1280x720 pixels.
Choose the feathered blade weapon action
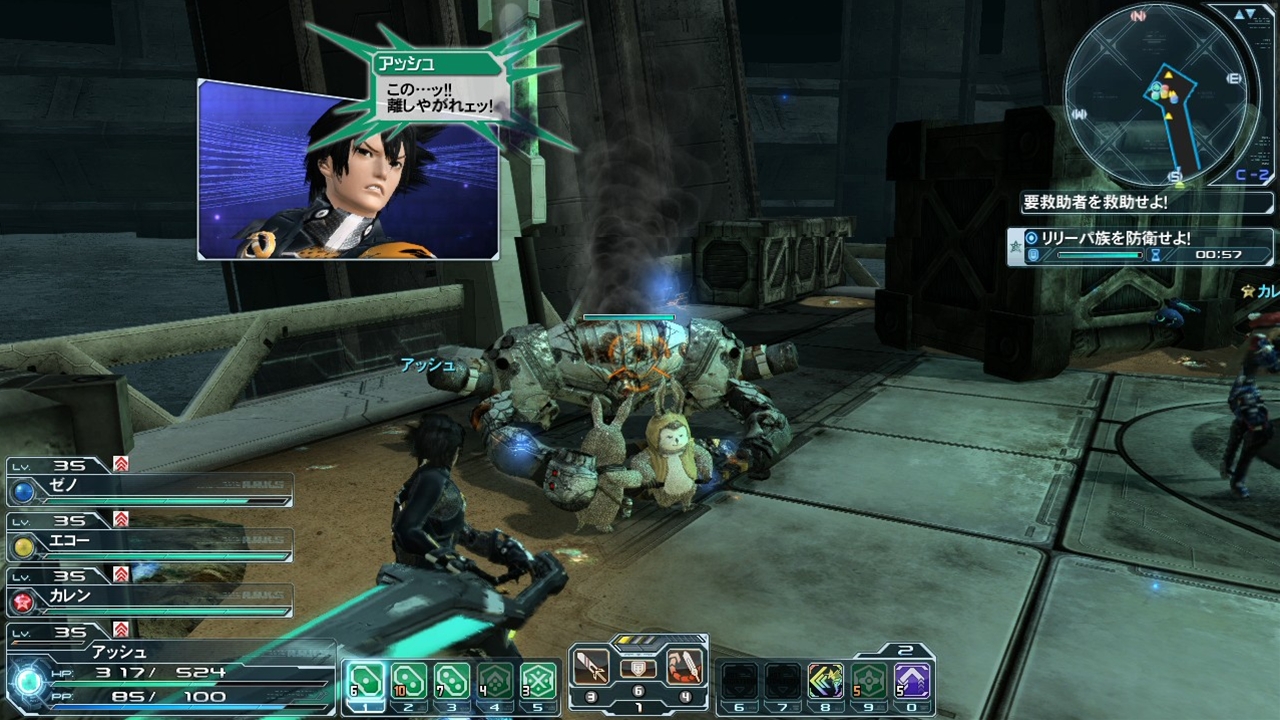point(684,665)
